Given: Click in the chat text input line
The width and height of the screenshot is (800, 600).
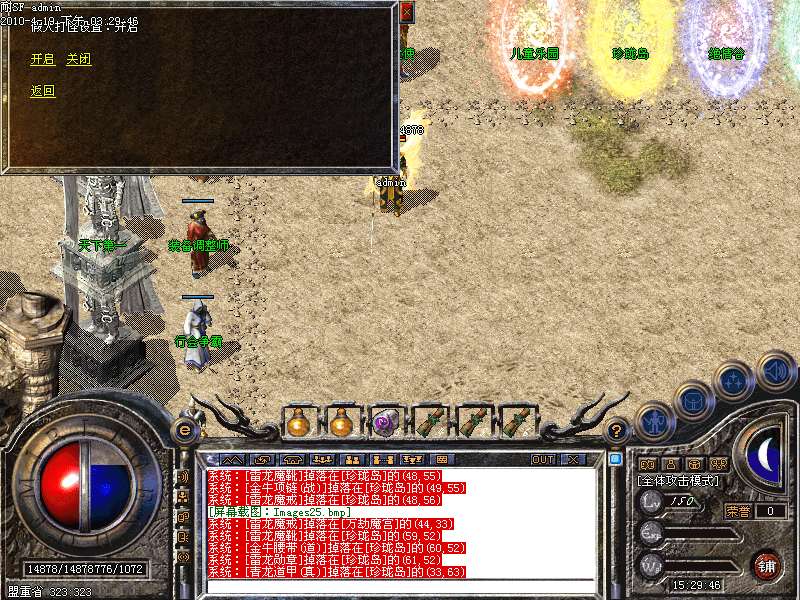Looking at the screenshot, I should click(x=400, y=586).
